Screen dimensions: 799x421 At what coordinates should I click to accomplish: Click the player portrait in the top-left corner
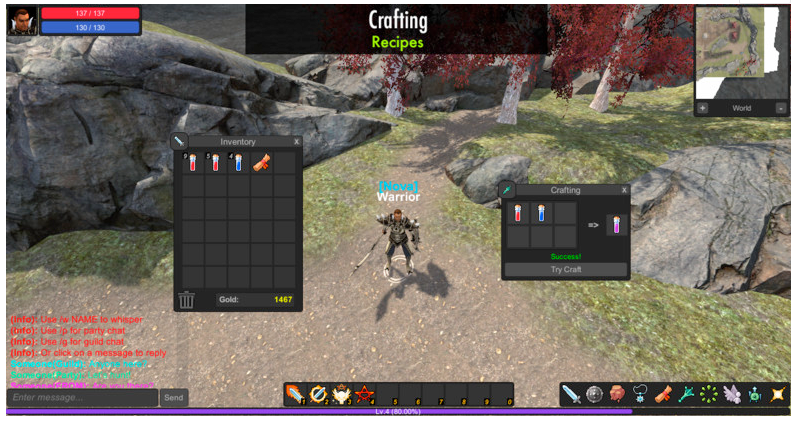coord(22,20)
